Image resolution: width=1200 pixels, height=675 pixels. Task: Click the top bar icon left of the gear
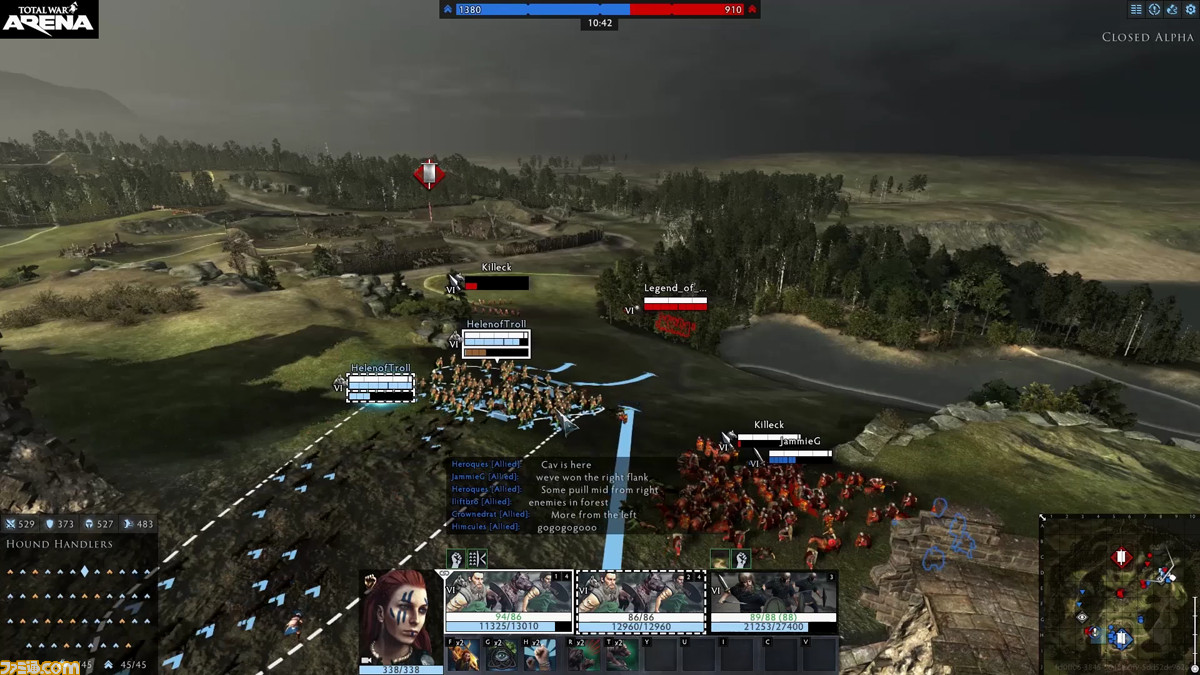pos(1170,9)
